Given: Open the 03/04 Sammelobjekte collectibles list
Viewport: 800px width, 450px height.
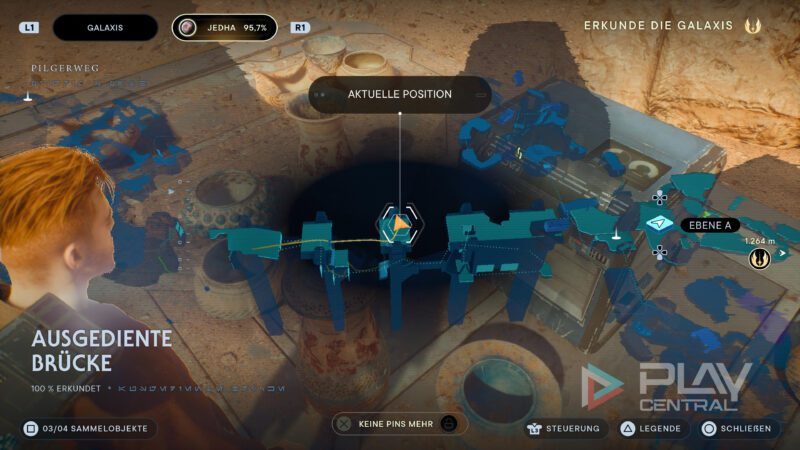Looking at the screenshot, I should (87, 428).
